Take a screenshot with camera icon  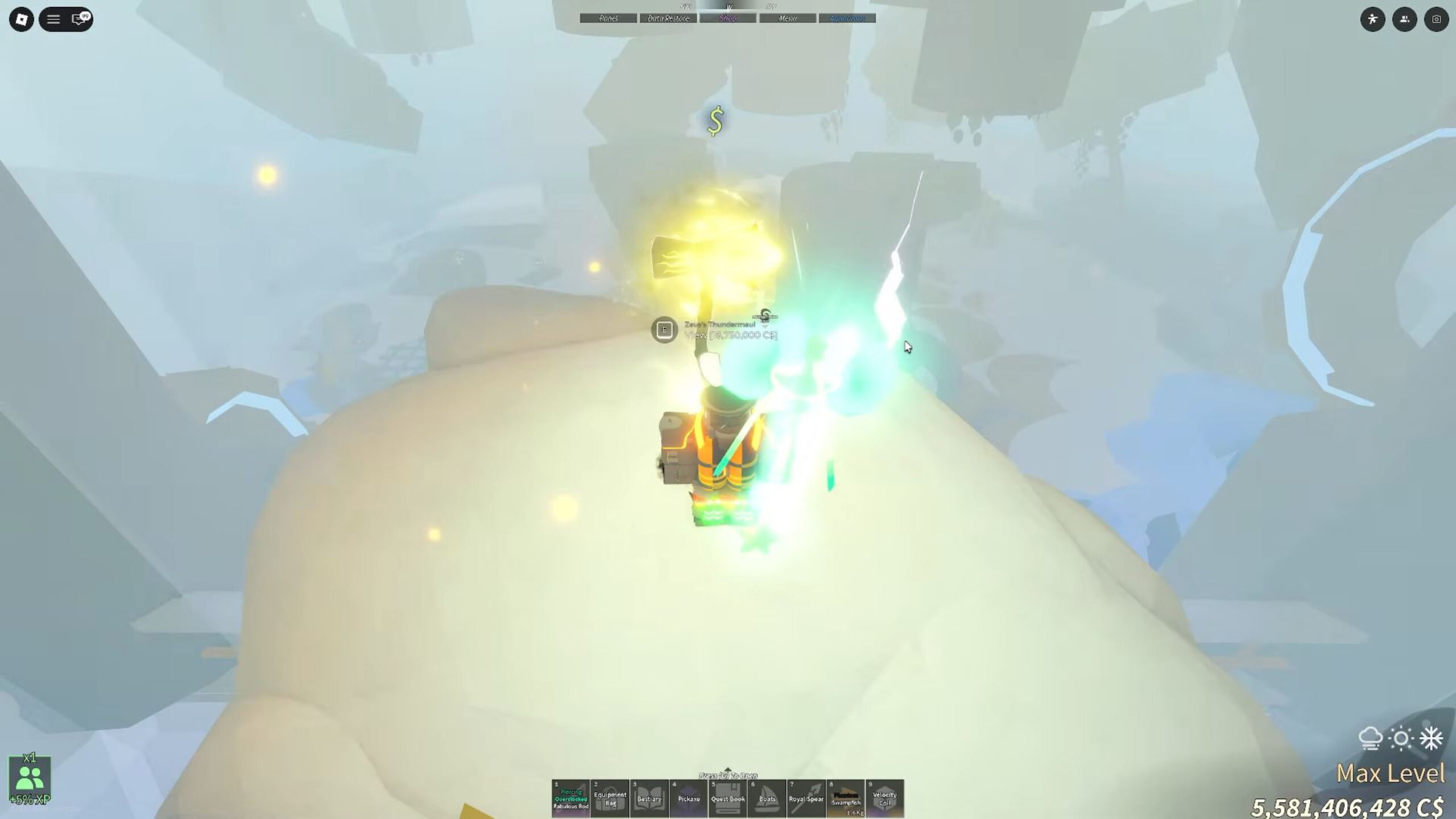tap(1436, 19)
